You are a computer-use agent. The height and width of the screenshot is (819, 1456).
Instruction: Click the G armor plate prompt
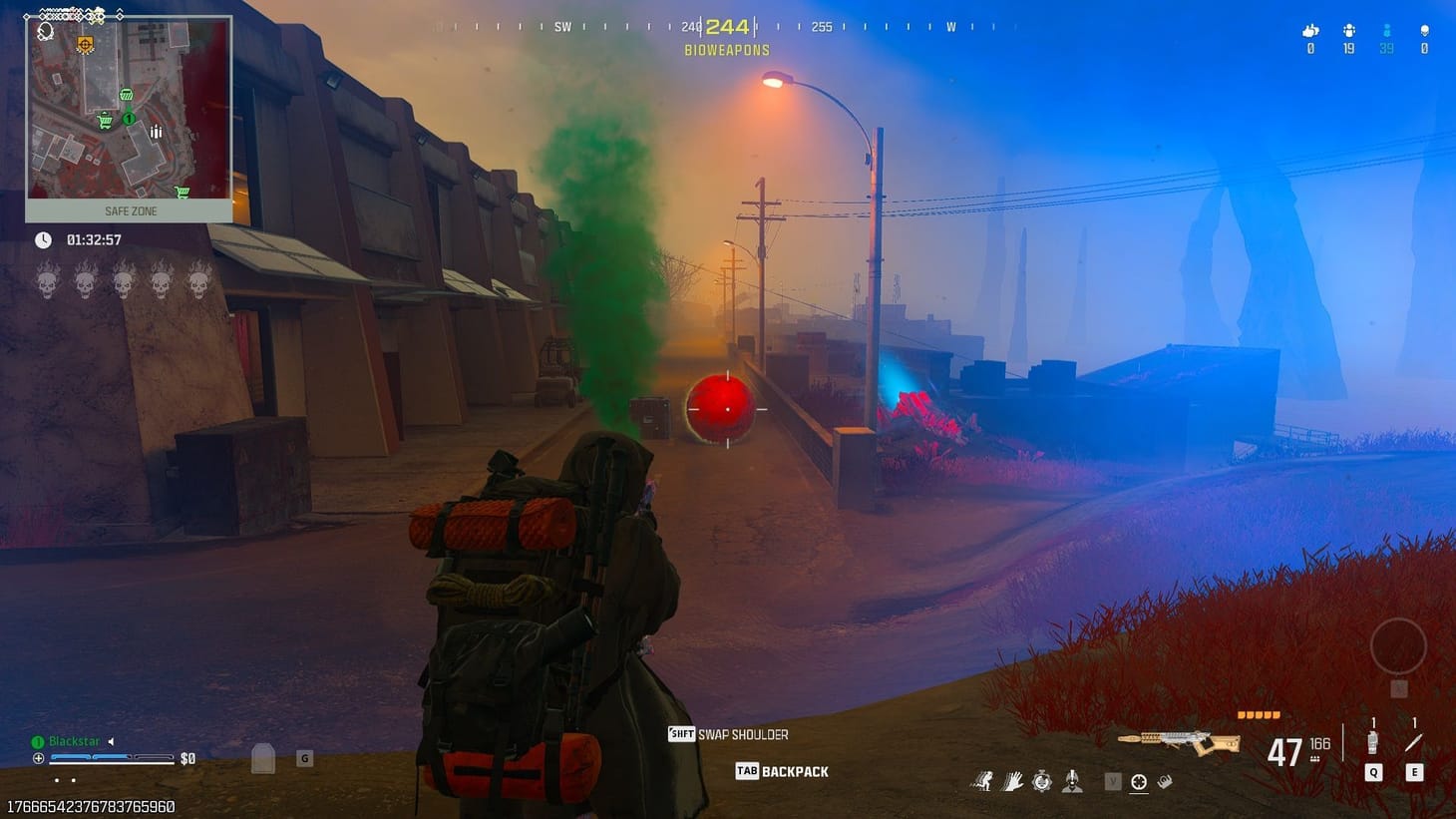tap(304, 758)
